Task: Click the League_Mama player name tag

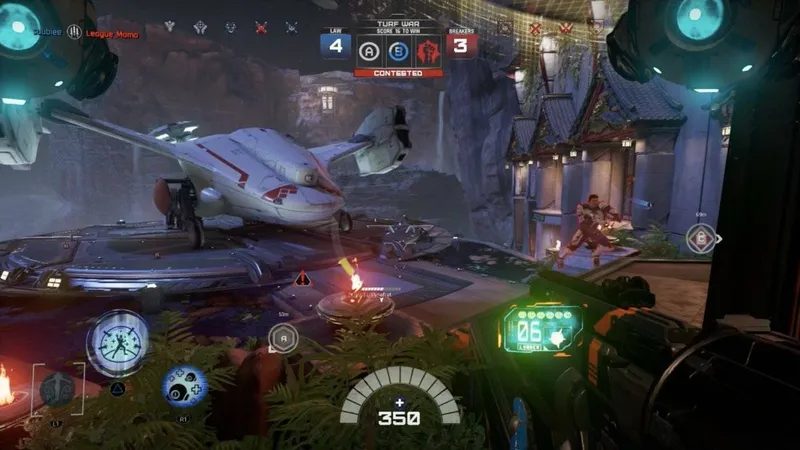Action: point(110,35)
